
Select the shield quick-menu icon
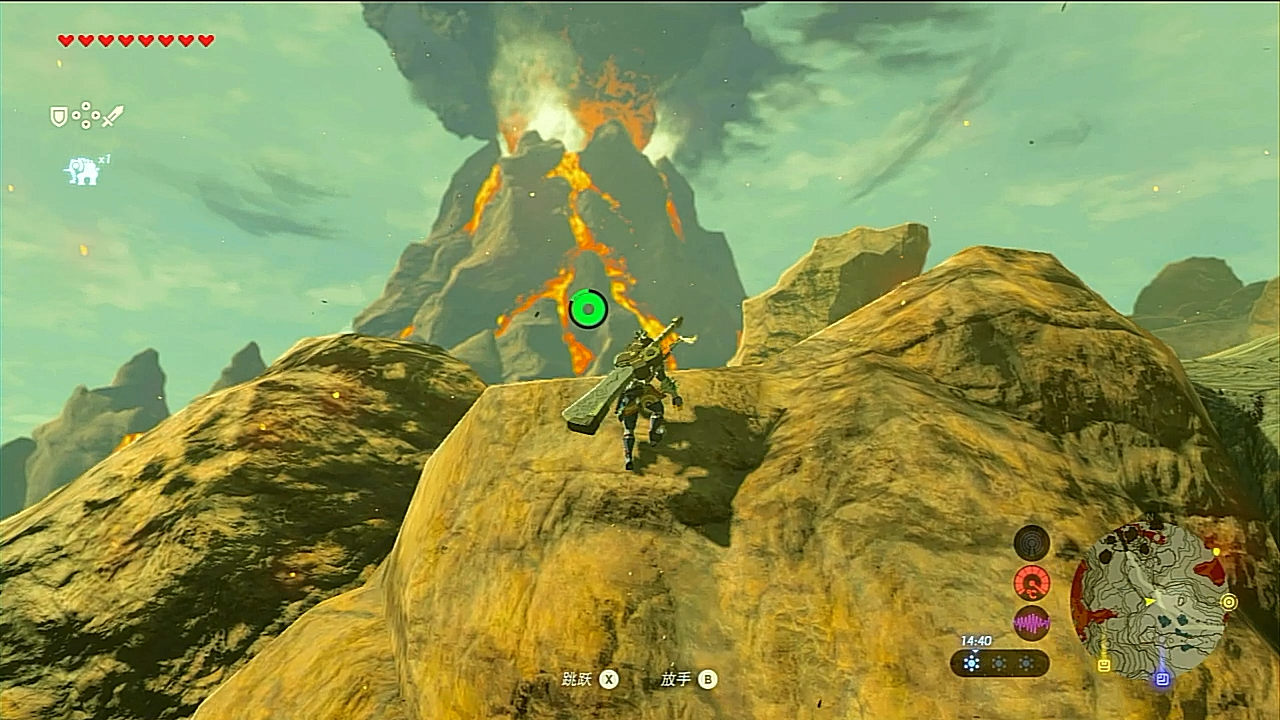[x=59, y=117]
